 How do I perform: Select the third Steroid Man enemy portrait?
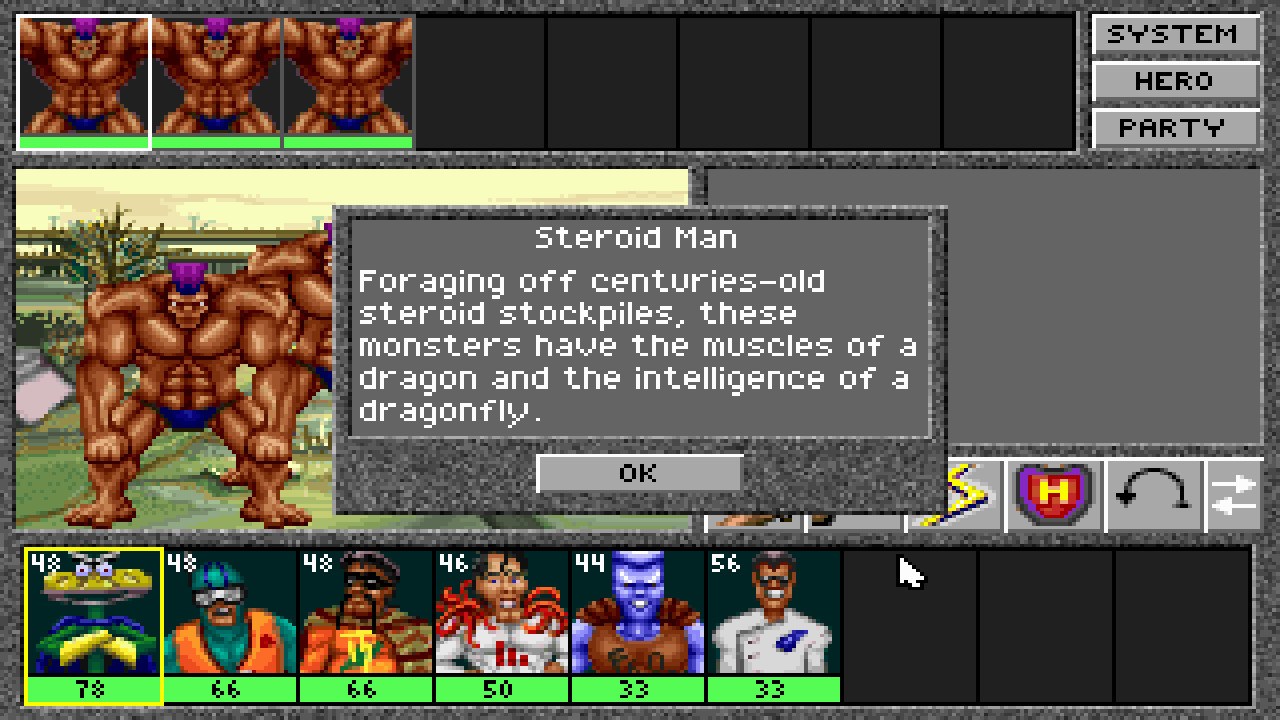click(347, 75)
